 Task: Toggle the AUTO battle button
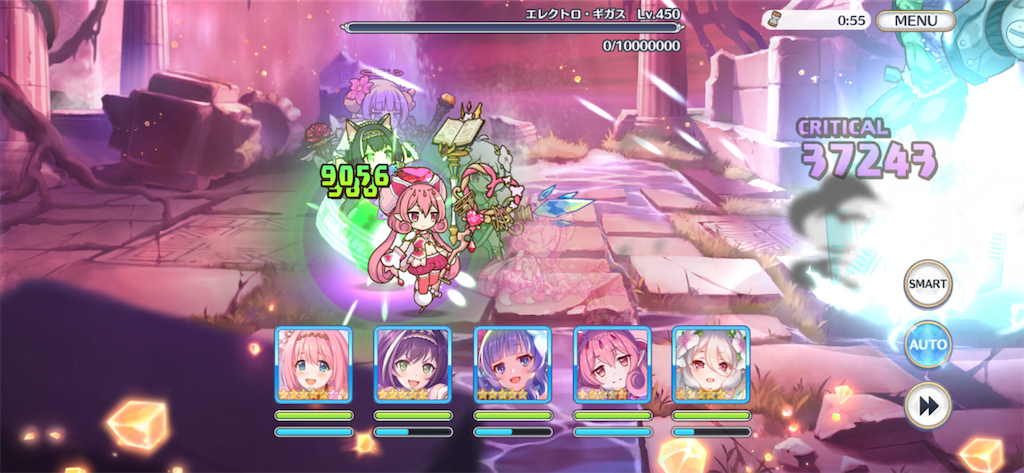pyautogui.click(x=927, y=346)
